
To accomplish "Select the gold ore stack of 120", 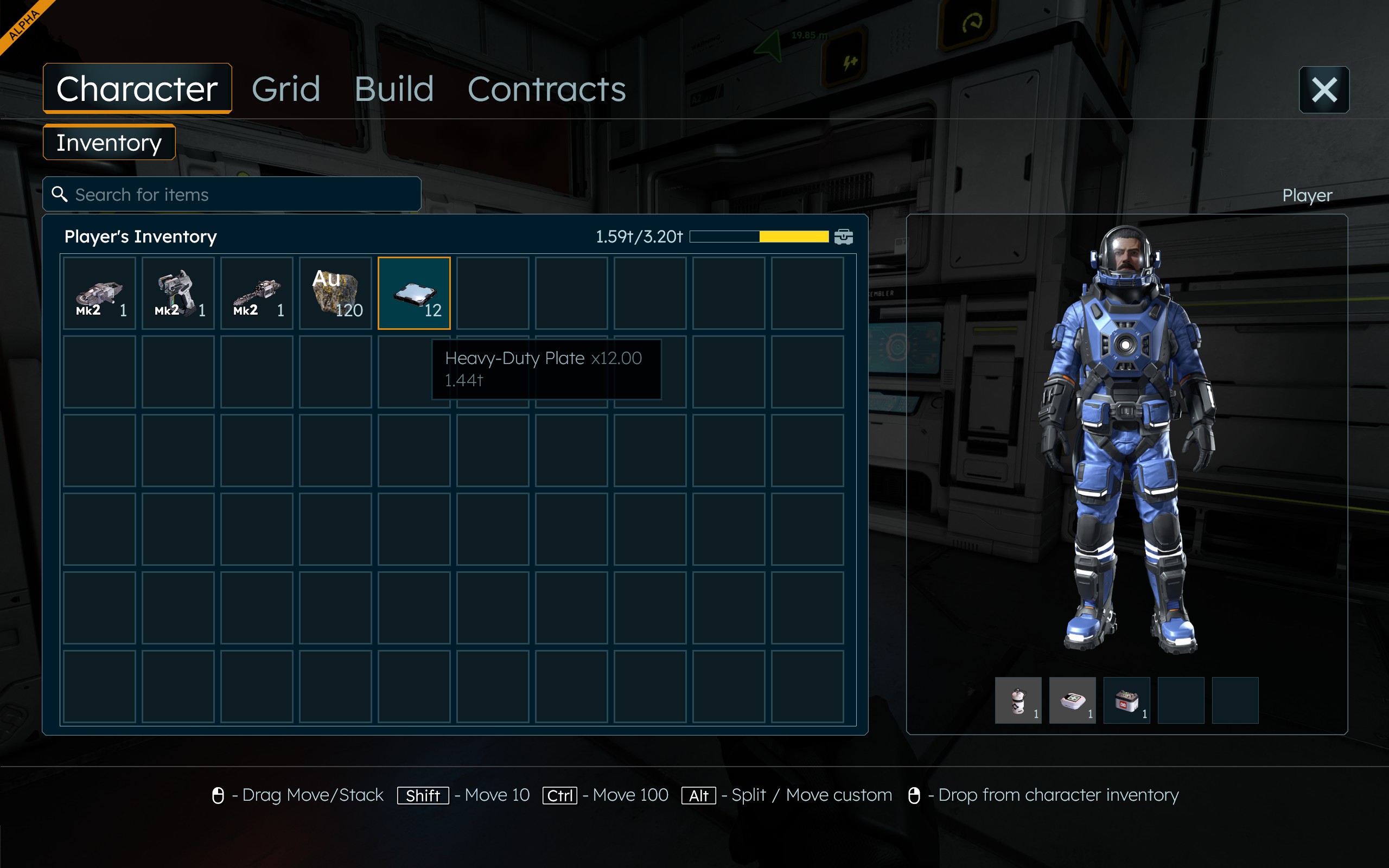I will tap(335, 293).
